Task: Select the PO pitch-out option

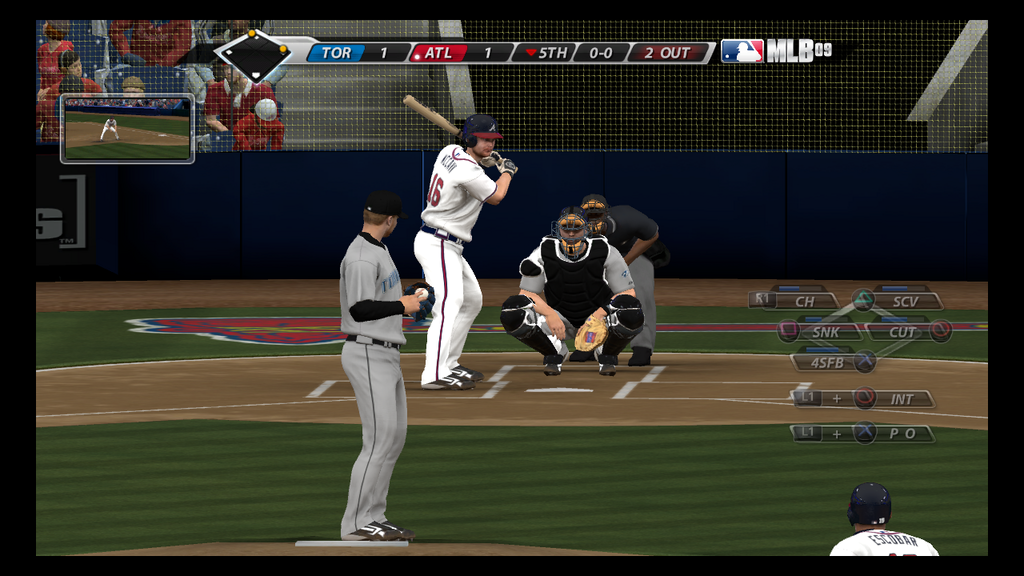Action: coord(902,433)
